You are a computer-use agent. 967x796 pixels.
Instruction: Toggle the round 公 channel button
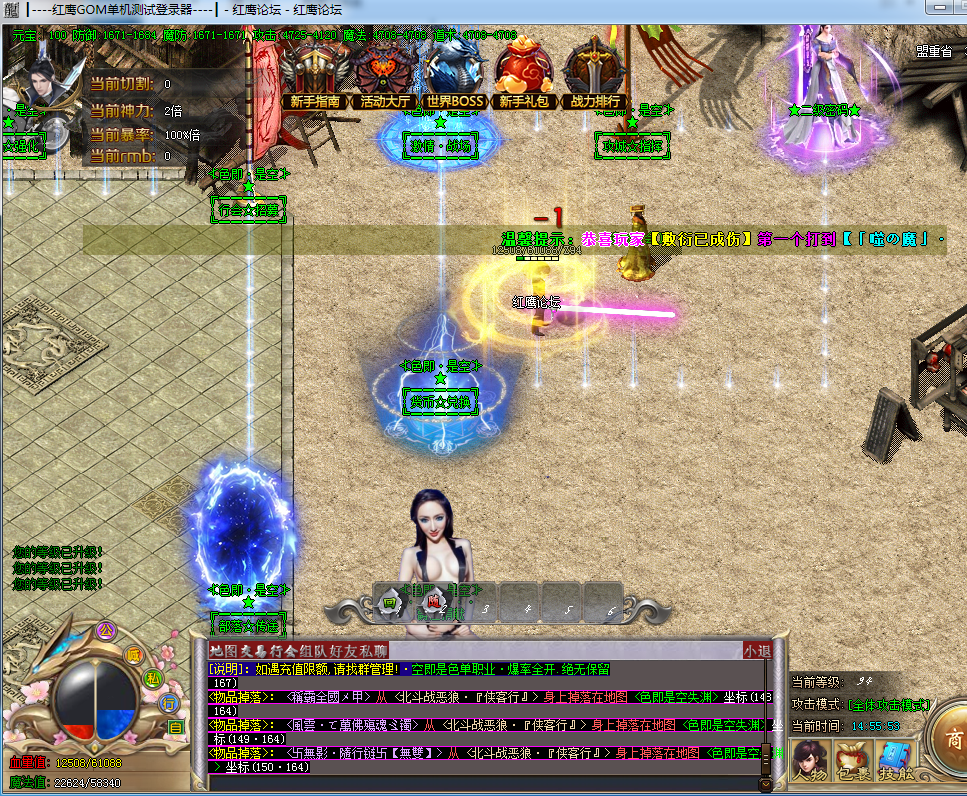pos(105,631)
